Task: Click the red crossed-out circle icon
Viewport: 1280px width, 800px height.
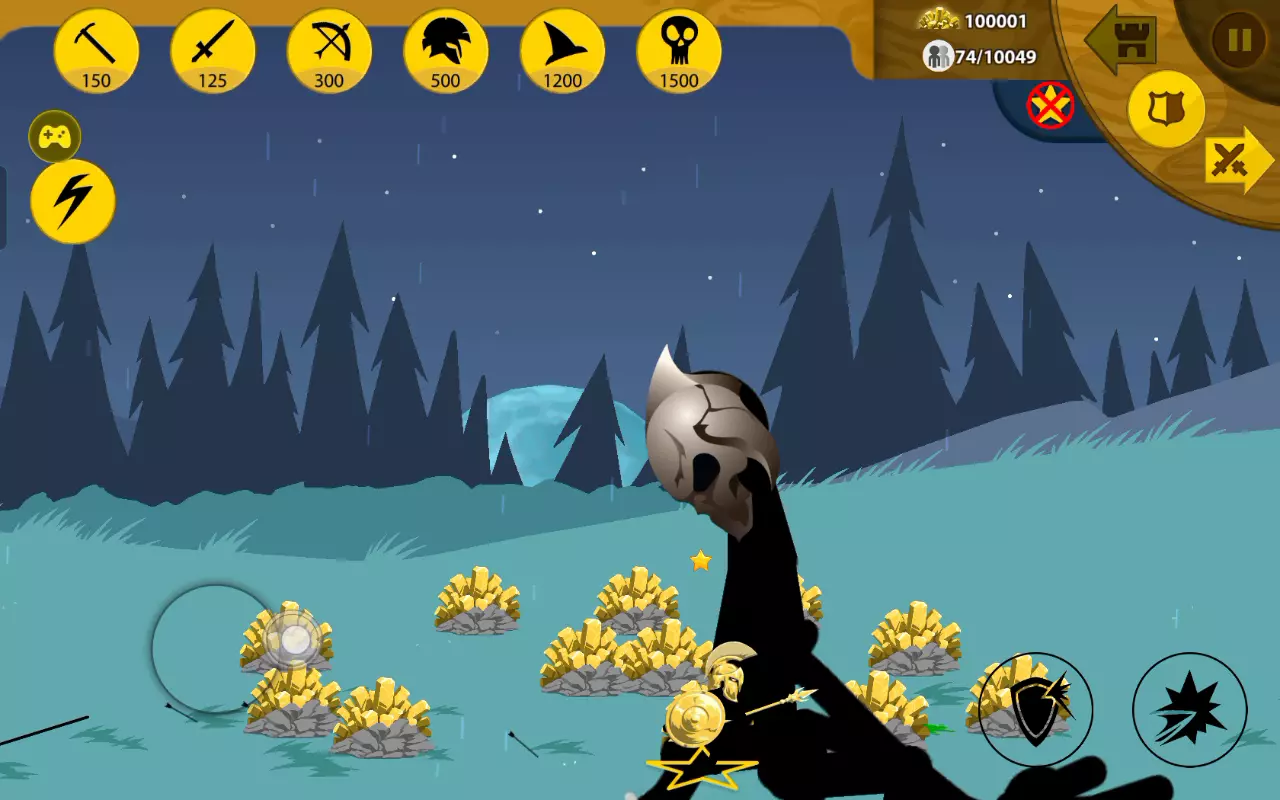Action: click(1050, 105)
